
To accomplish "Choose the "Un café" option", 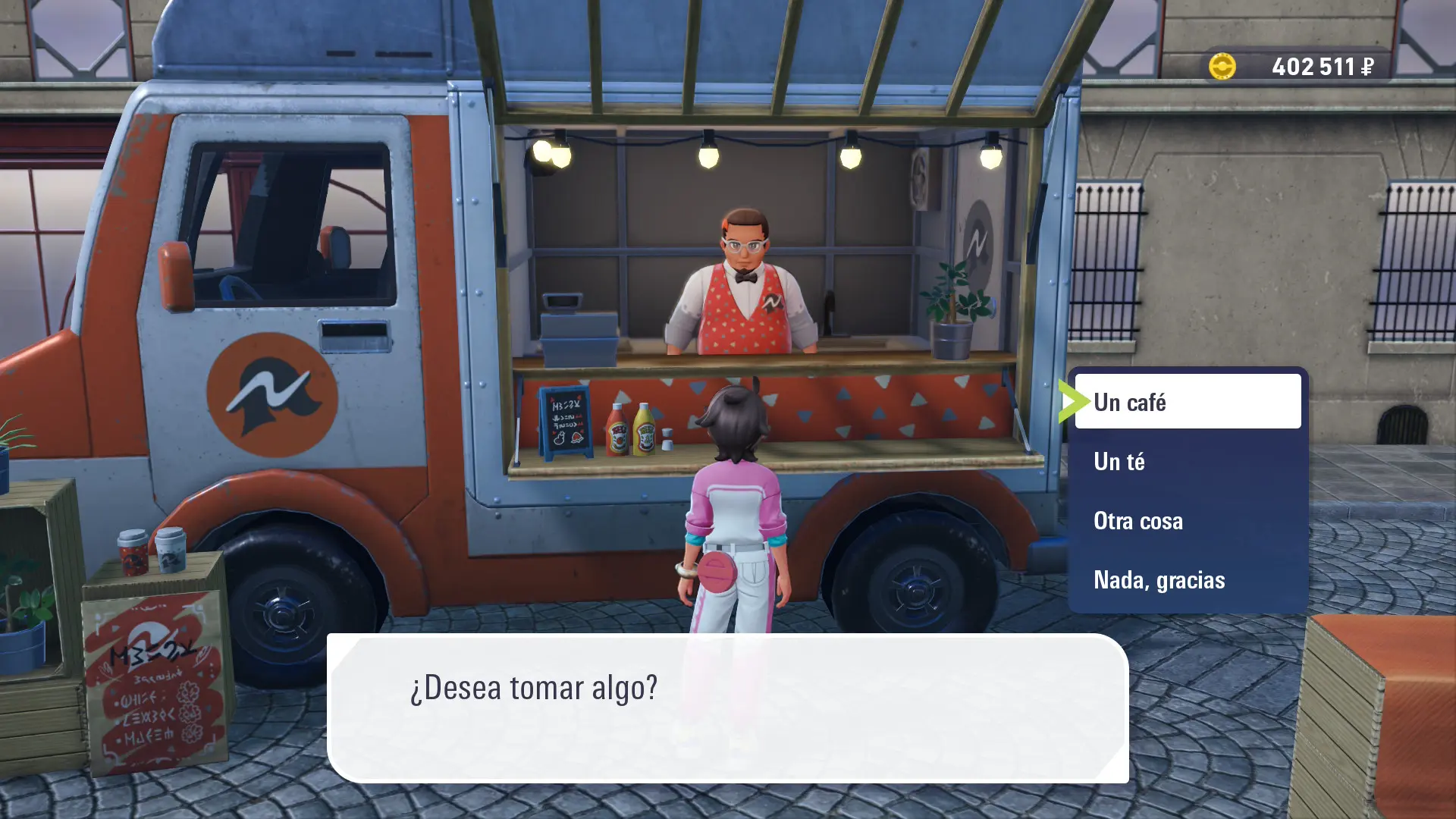I will click(1187, 402).
